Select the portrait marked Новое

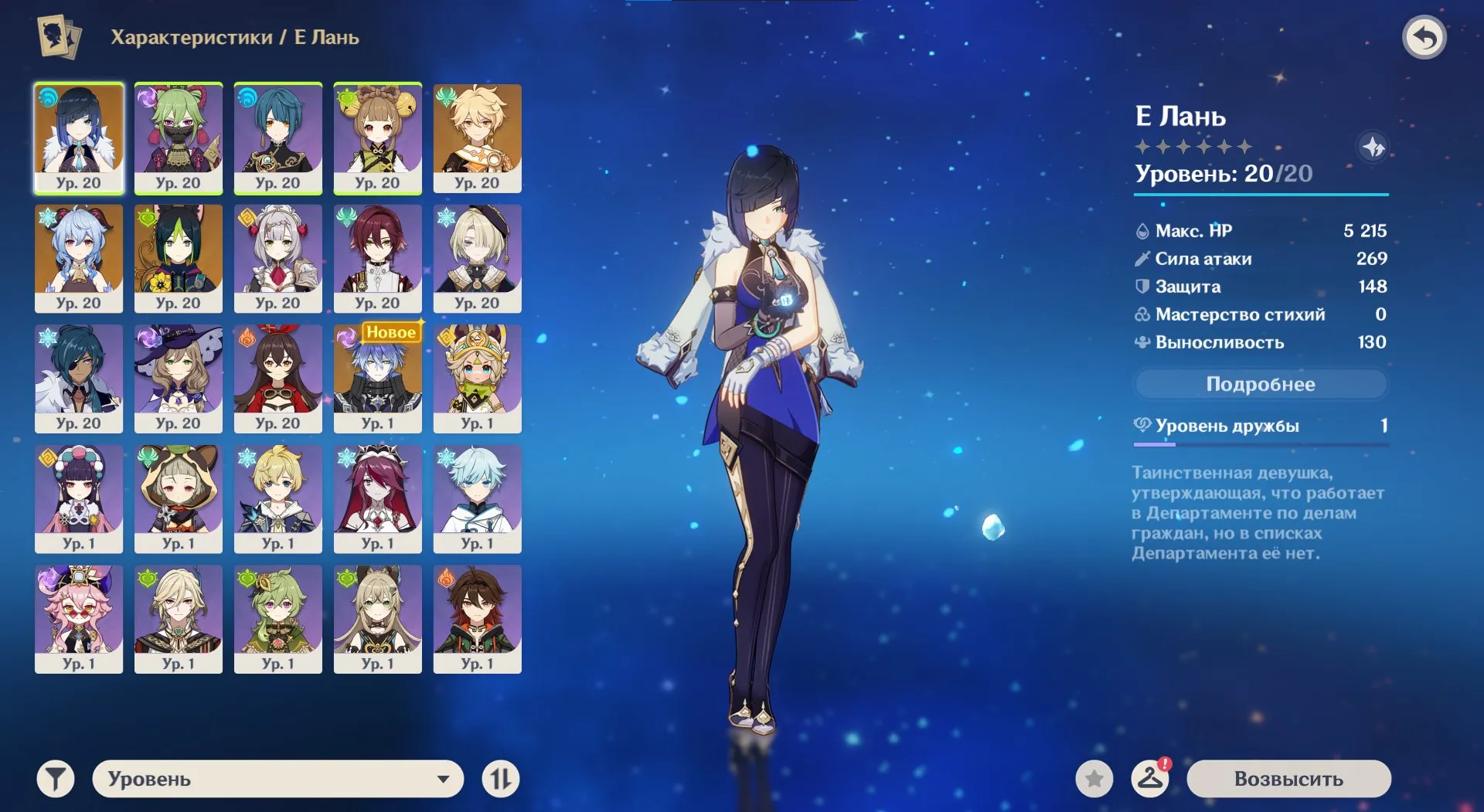click(377, 378)
